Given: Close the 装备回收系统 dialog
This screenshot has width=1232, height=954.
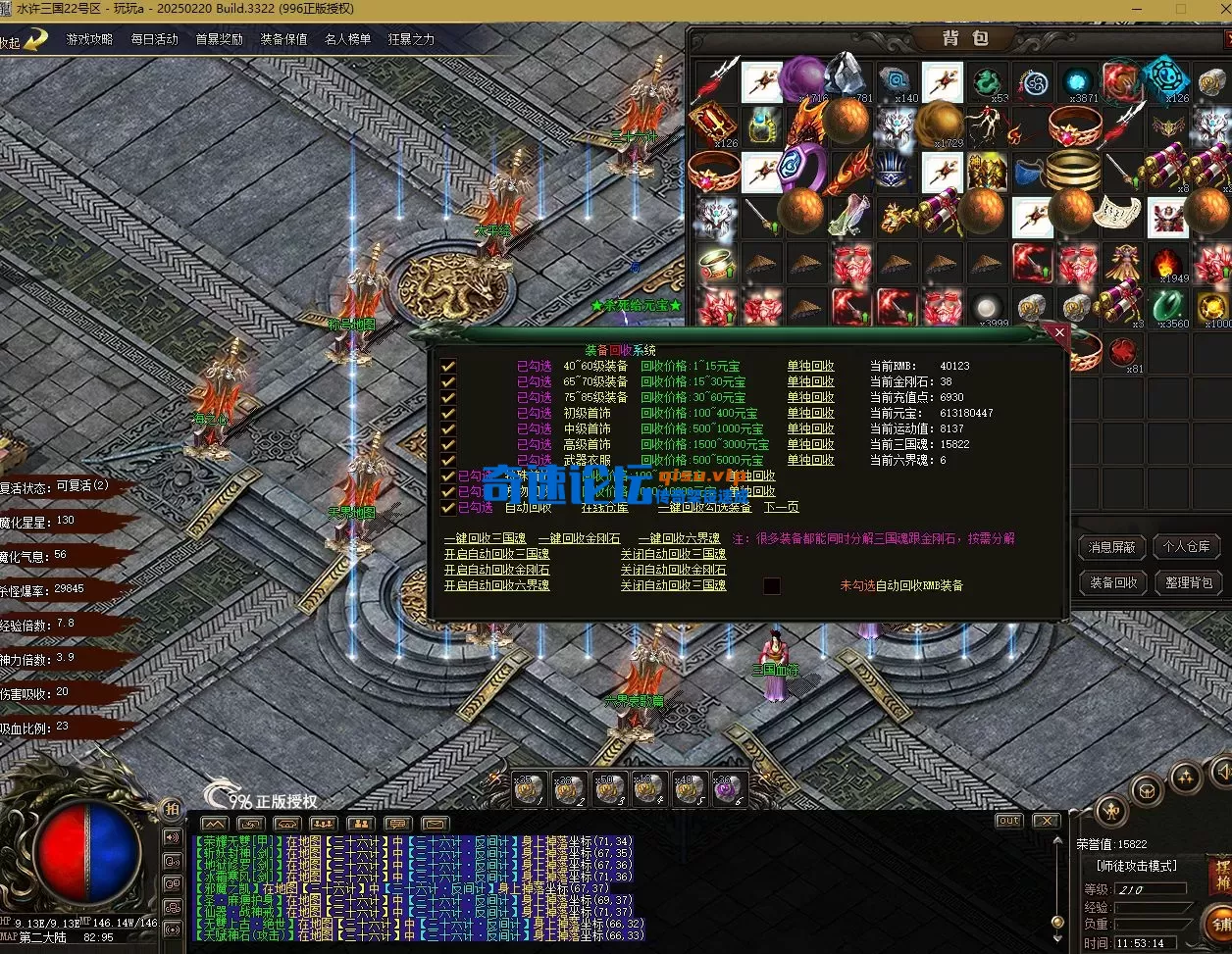Looking at the screenshot, I should [1059, 333].
